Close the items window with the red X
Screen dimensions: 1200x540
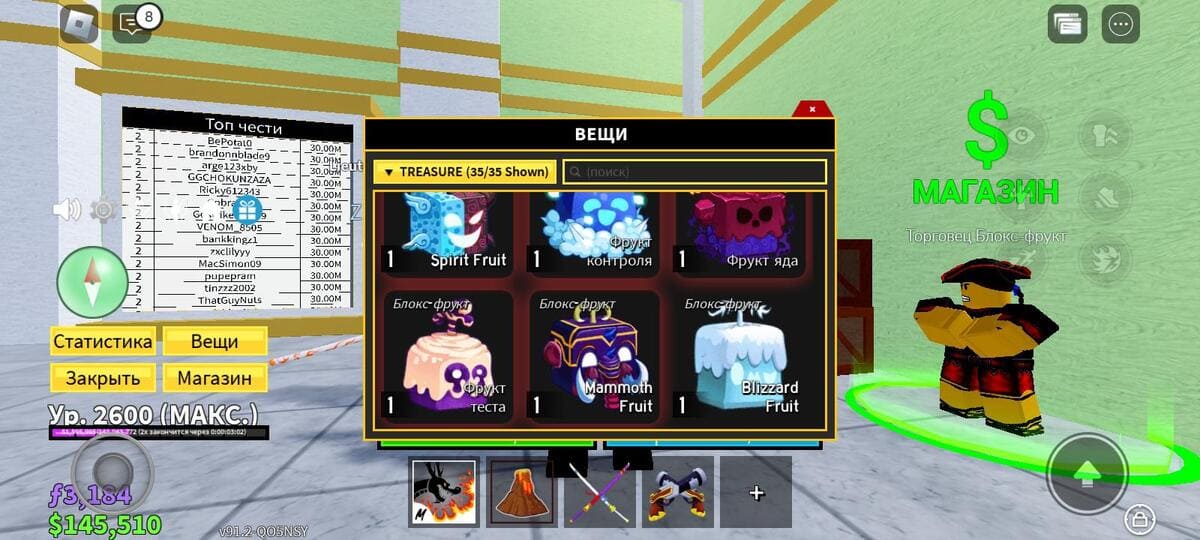[812, 109]
